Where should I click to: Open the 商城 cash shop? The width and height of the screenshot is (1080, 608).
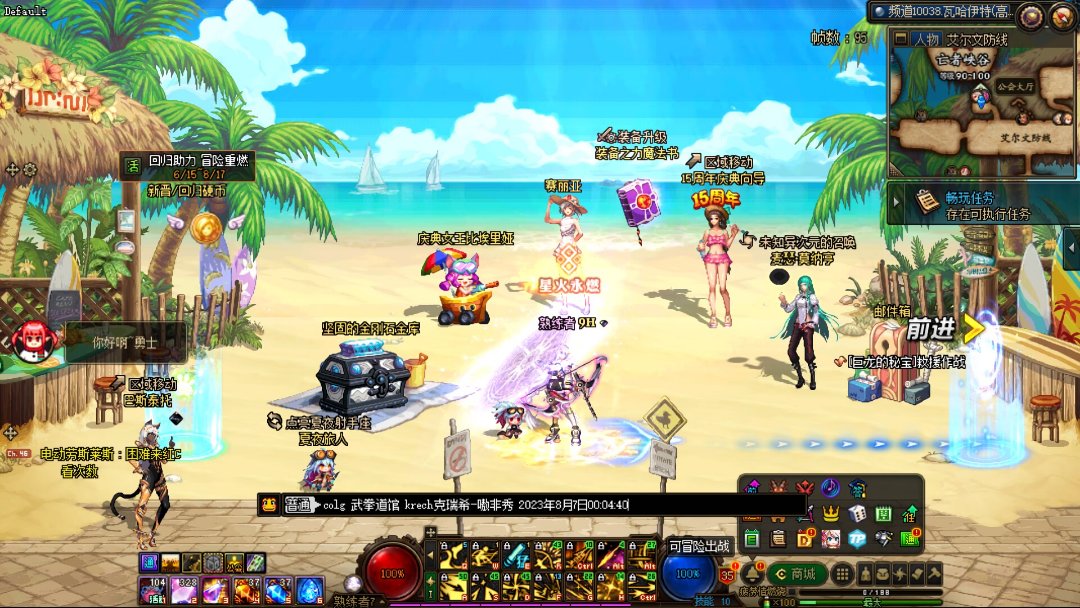[796, 574]
